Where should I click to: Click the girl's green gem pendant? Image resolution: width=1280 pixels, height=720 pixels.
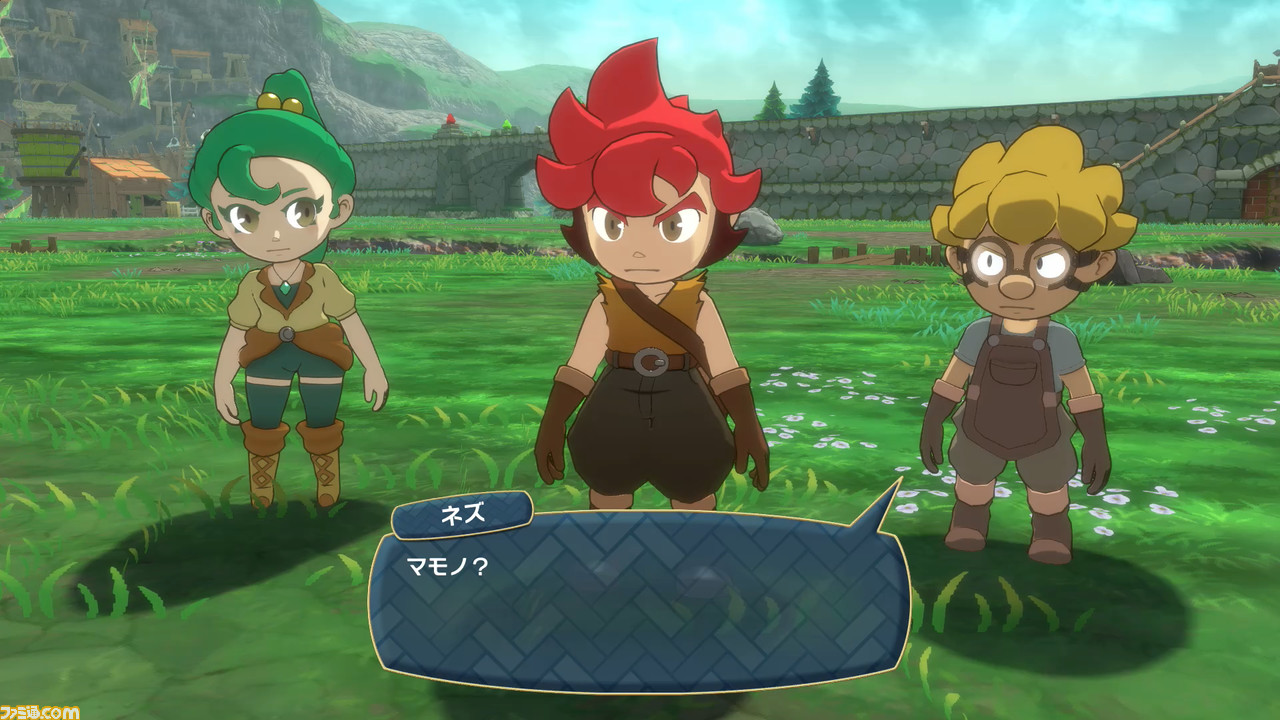(283, 286)
